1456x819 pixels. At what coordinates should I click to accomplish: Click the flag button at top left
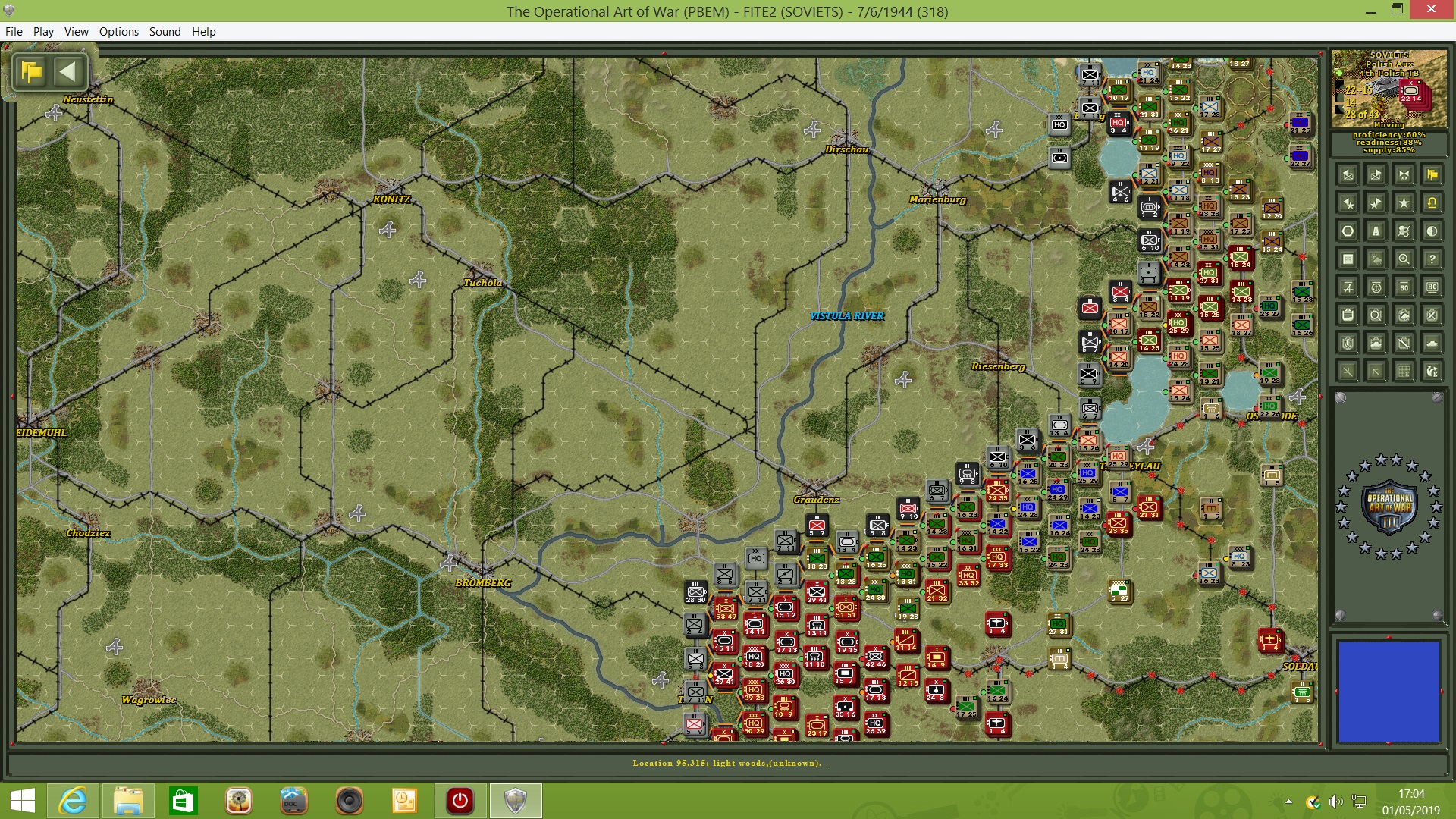pos(30,71)
